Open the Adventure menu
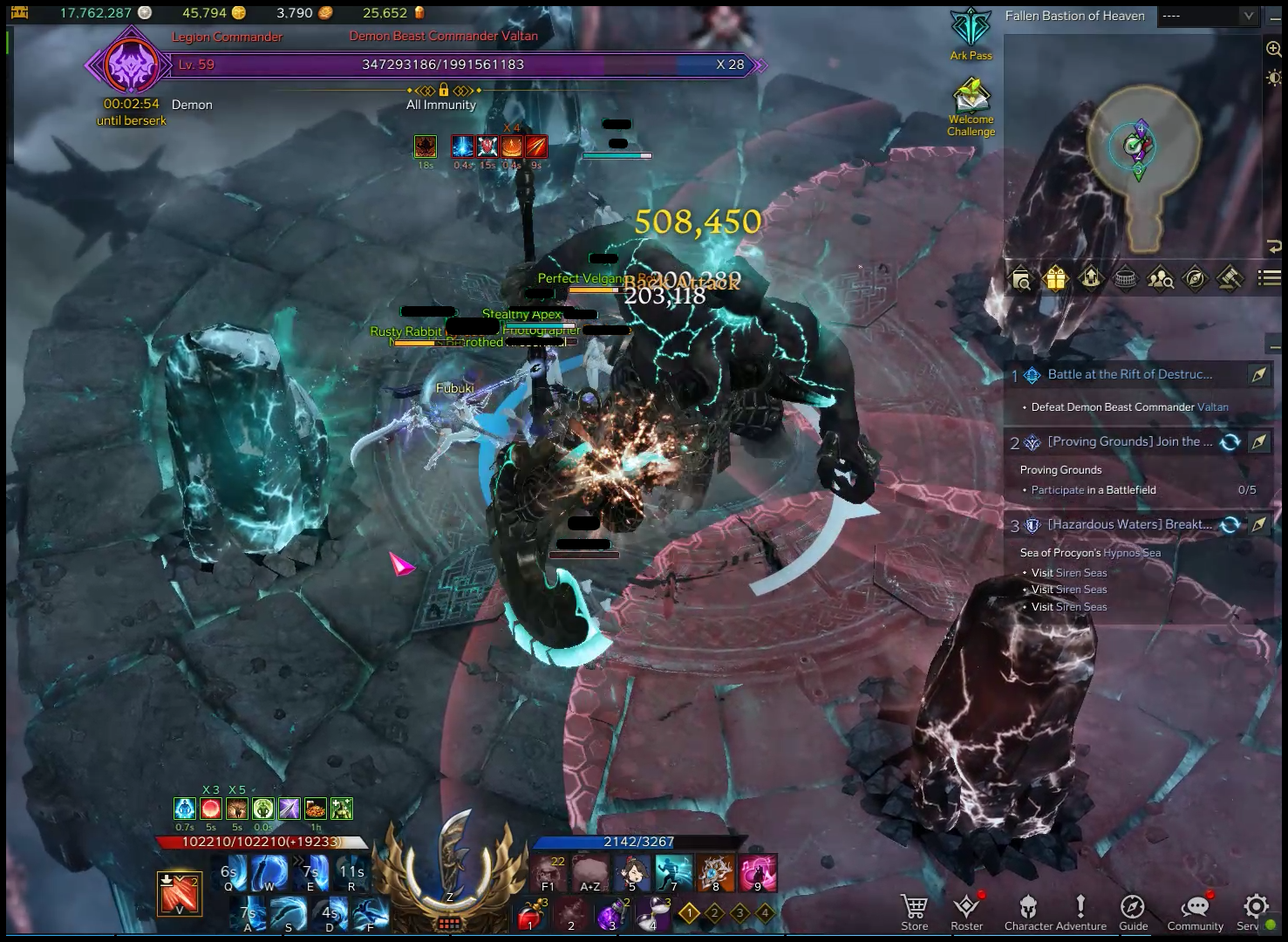This screenshot has height=942, width=1288. click(x=1080, y=911)
